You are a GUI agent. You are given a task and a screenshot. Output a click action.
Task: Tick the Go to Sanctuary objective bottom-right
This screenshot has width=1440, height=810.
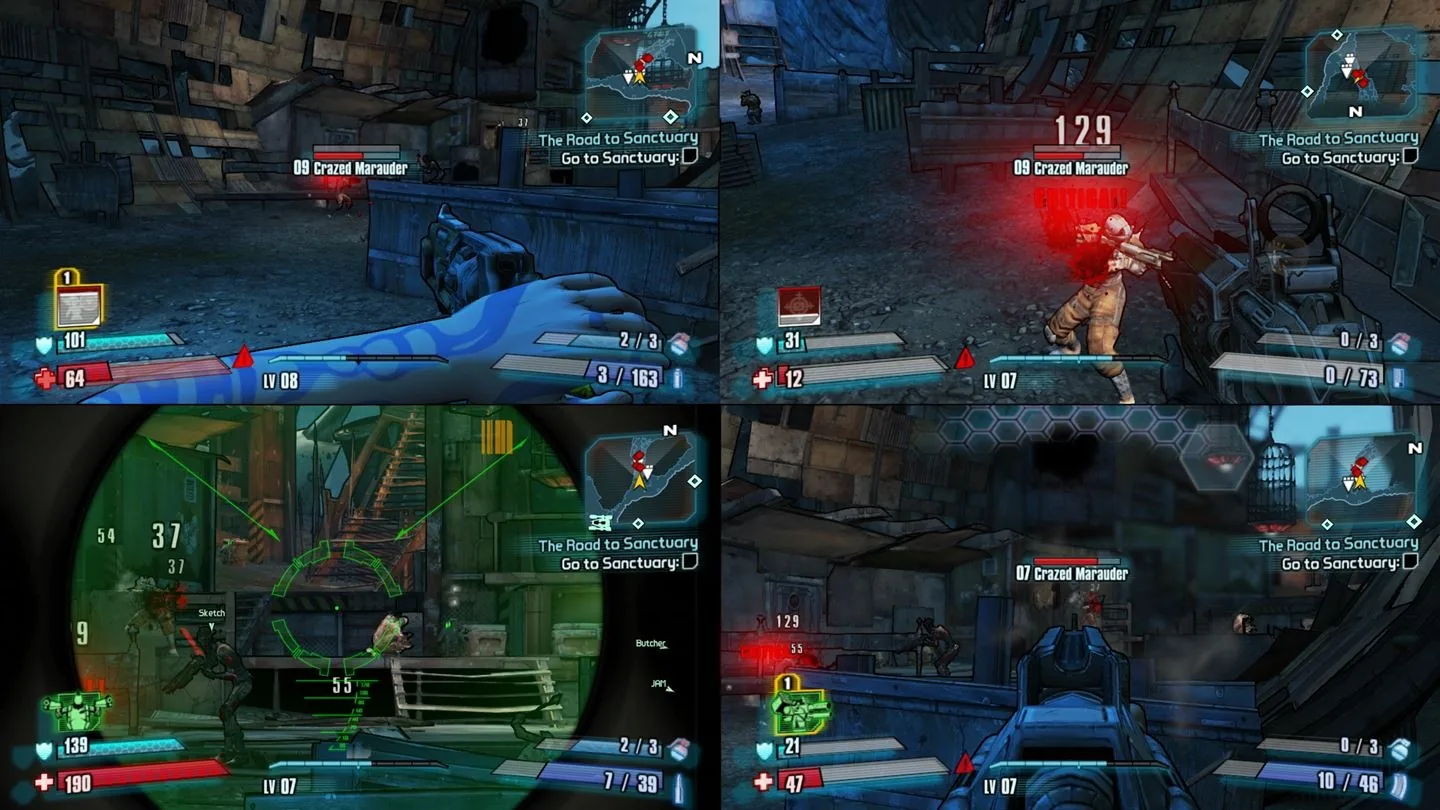[x=1413, y=561]
